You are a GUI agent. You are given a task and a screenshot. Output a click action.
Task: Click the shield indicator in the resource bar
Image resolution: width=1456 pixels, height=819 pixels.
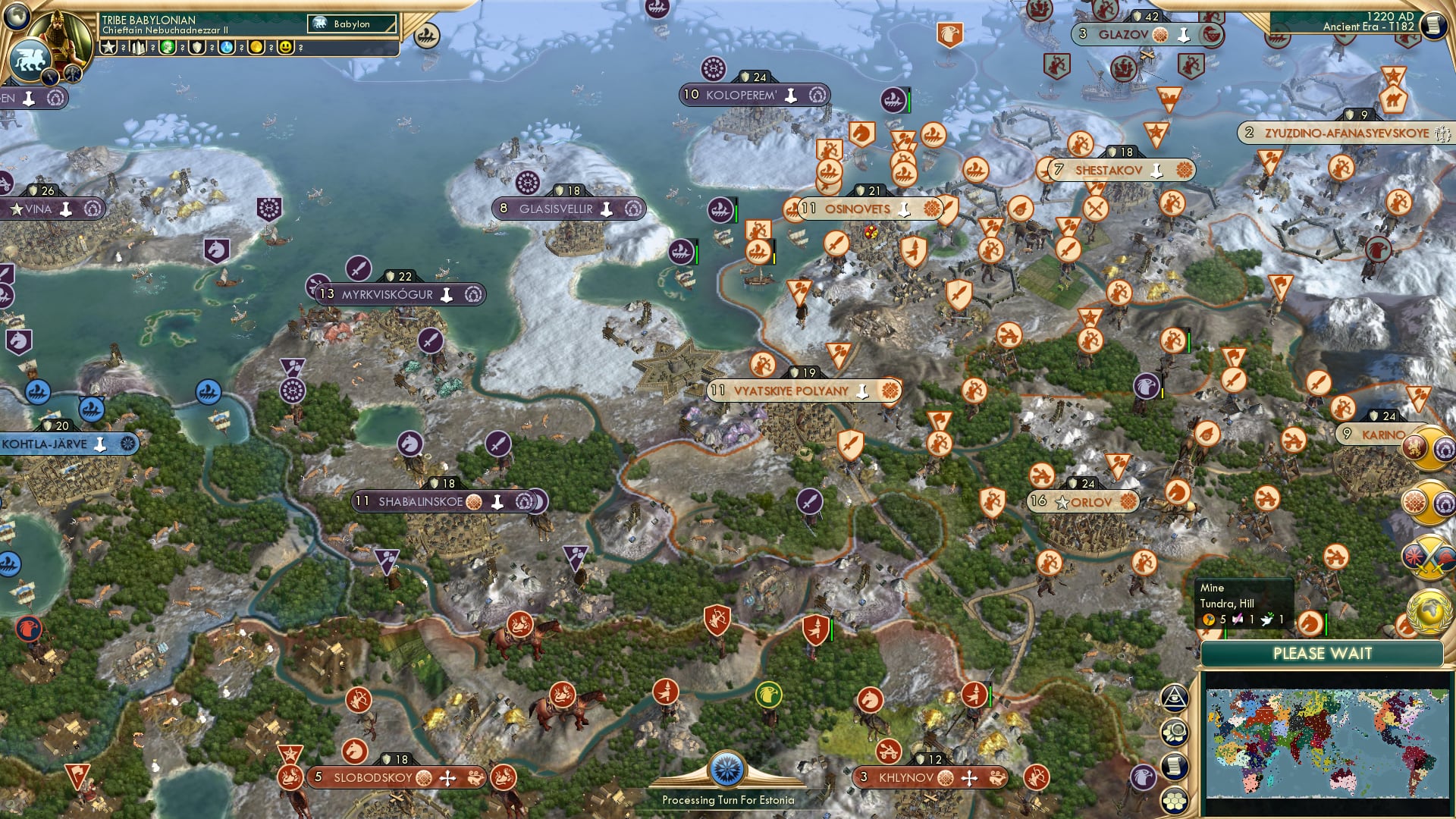pos(196,47)
